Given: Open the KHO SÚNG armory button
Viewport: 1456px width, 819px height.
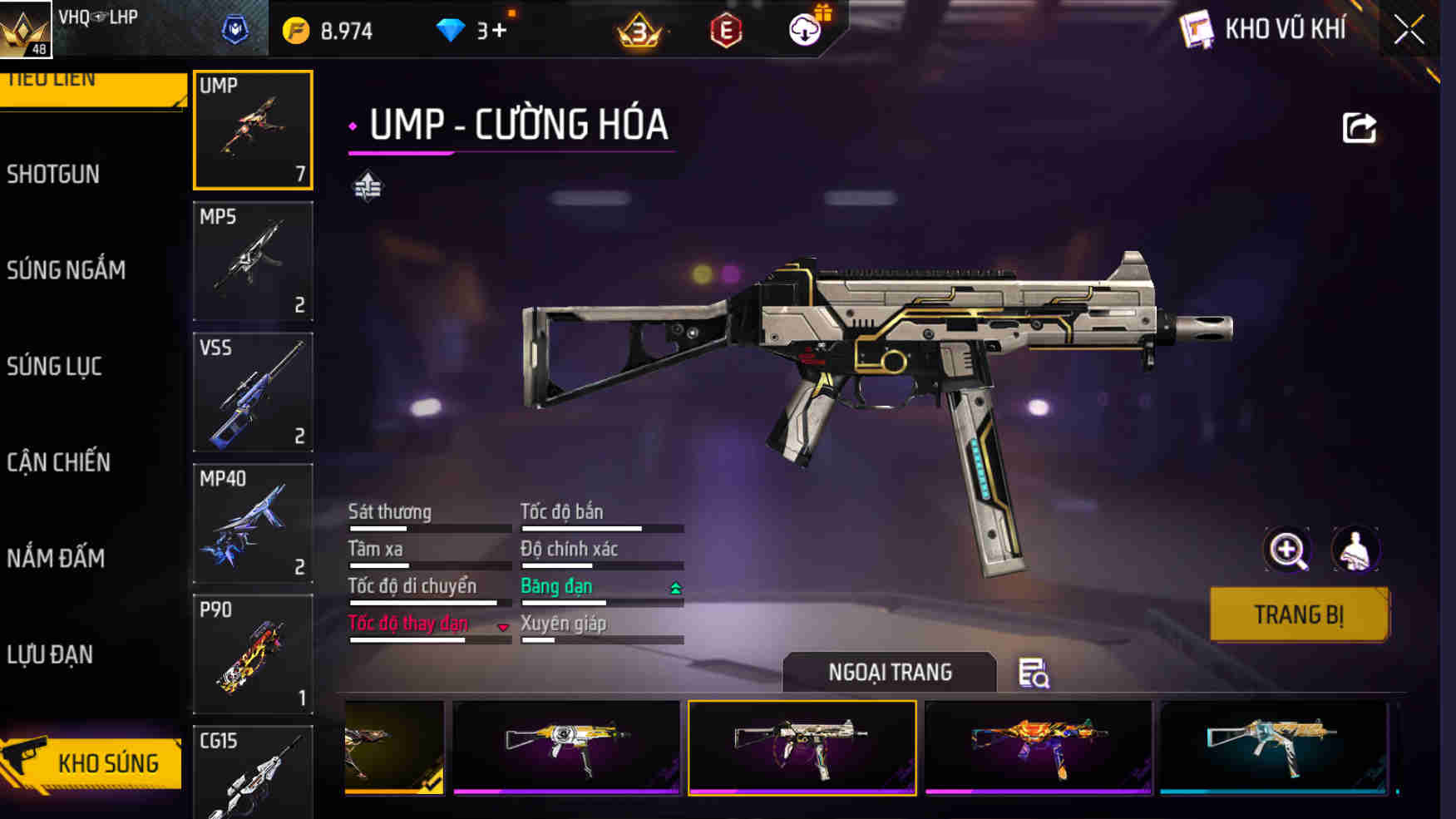Looking at the screenshot, I should pos(93,762).
